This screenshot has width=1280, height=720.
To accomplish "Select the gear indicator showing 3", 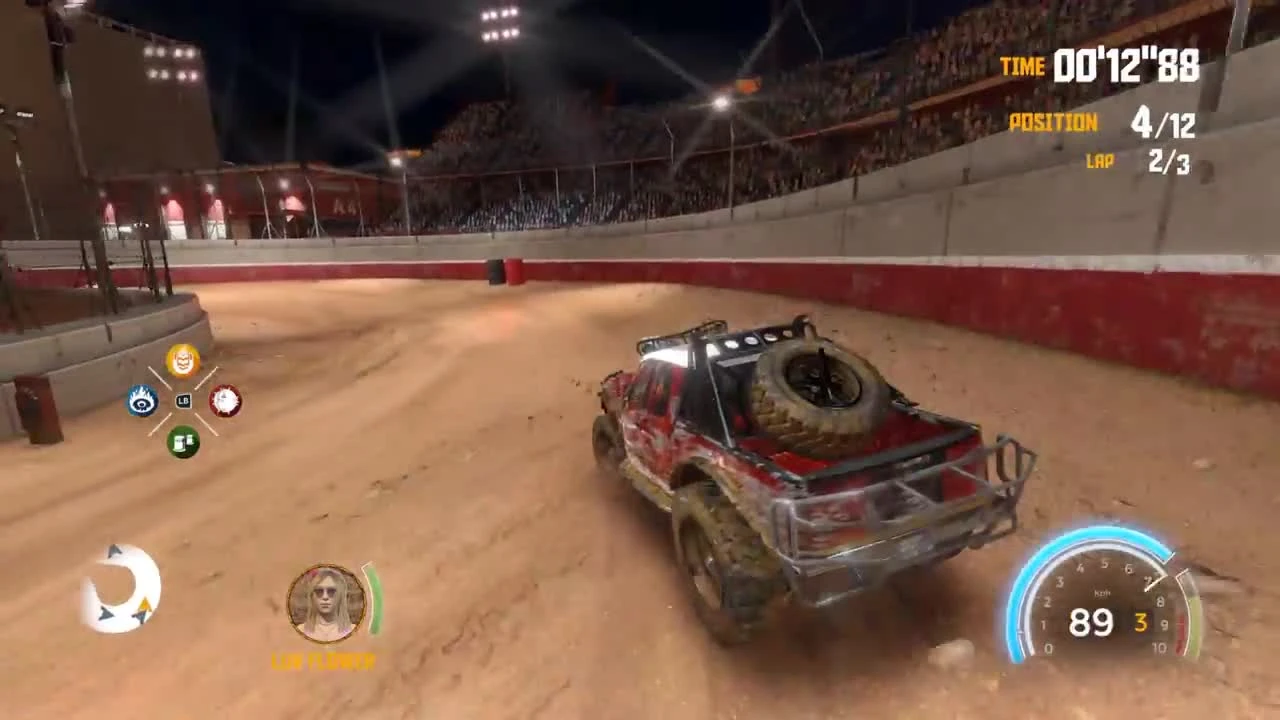I will [x=1143, y=623].
